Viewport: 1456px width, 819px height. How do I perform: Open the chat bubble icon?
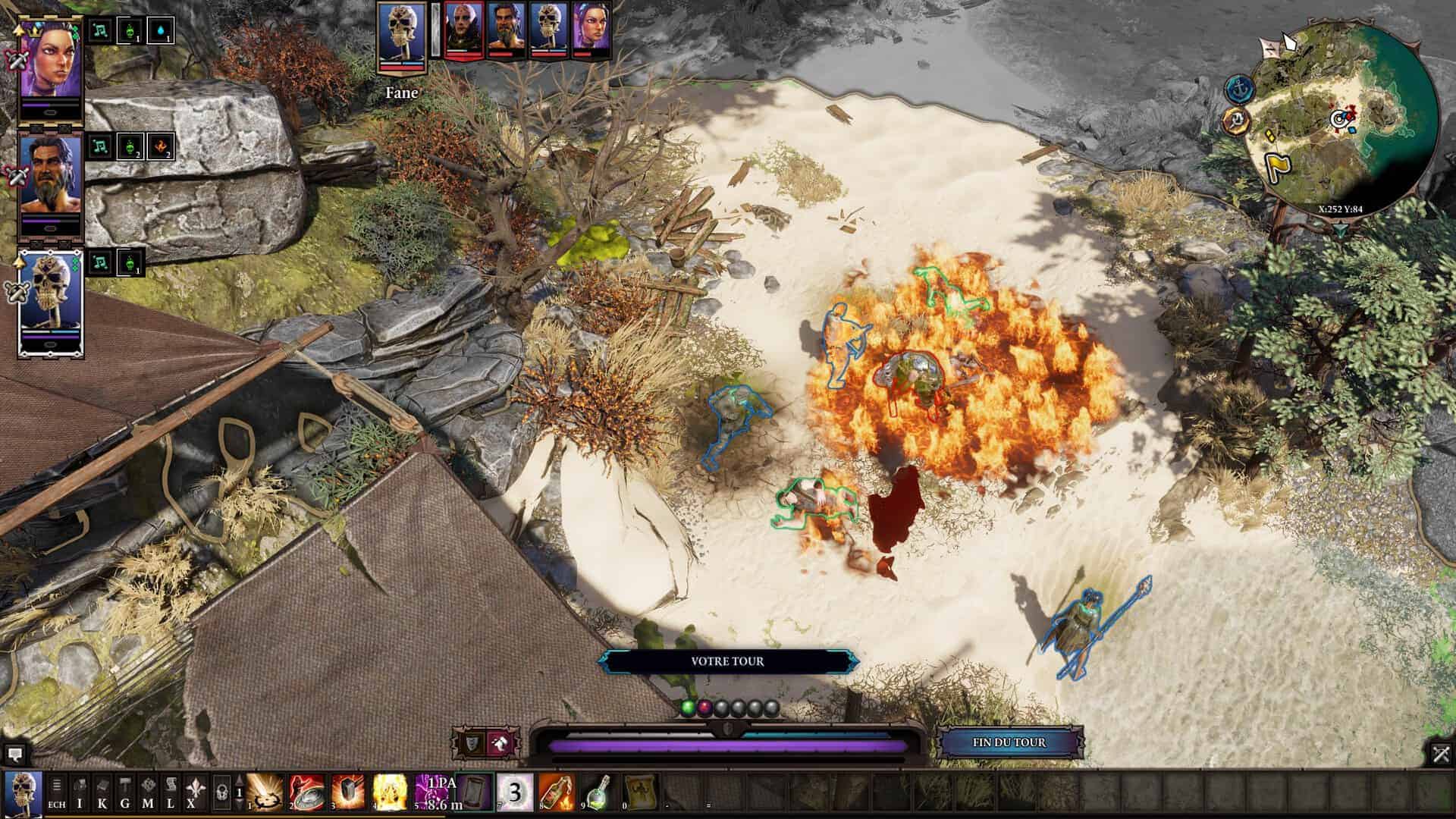pos(14,754)
